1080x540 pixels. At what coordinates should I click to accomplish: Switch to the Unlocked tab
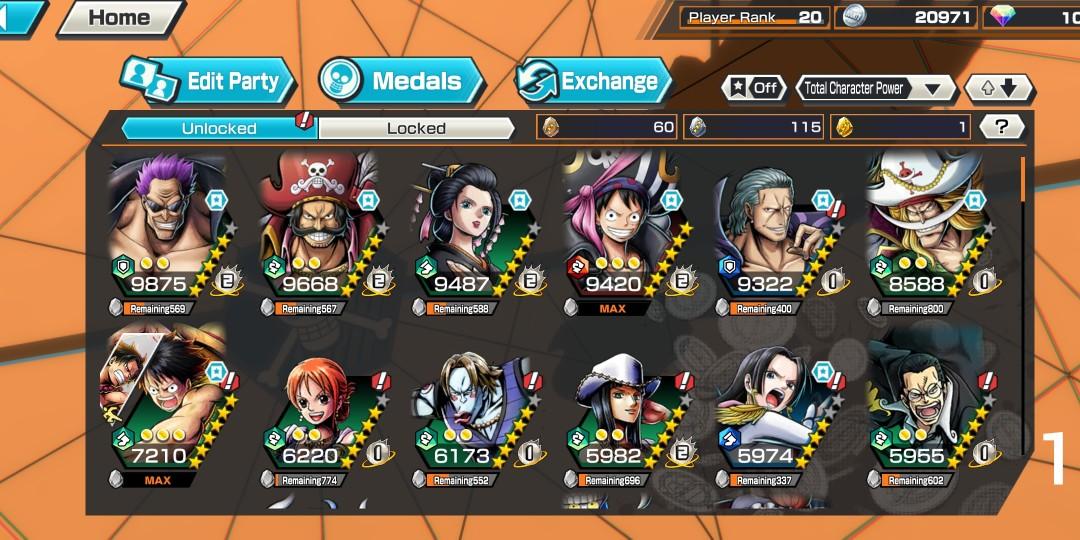pyautogui.click(x=219, y=128)
